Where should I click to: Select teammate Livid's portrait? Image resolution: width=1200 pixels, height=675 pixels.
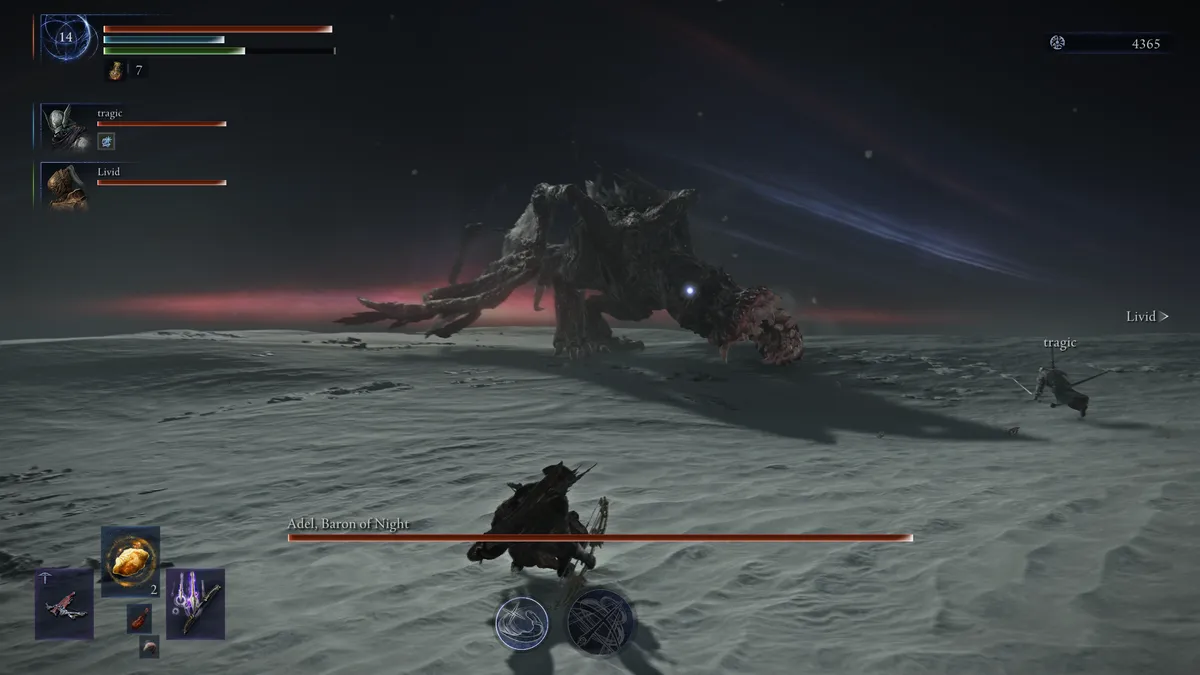coord(66,186)
